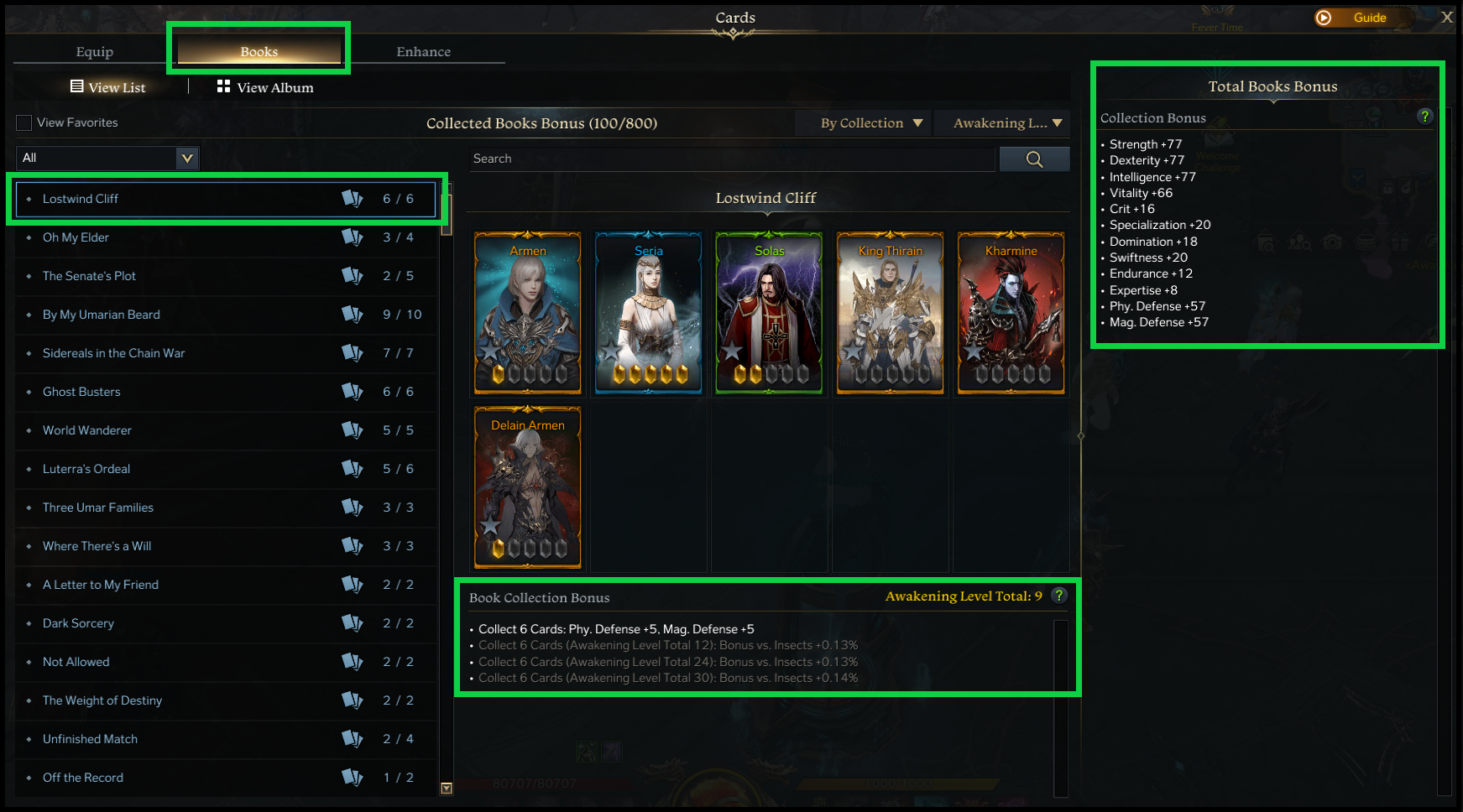Click the help icon beside Awakening Level Total
Screen dimensions: 1463x812
click(1059, 596)
